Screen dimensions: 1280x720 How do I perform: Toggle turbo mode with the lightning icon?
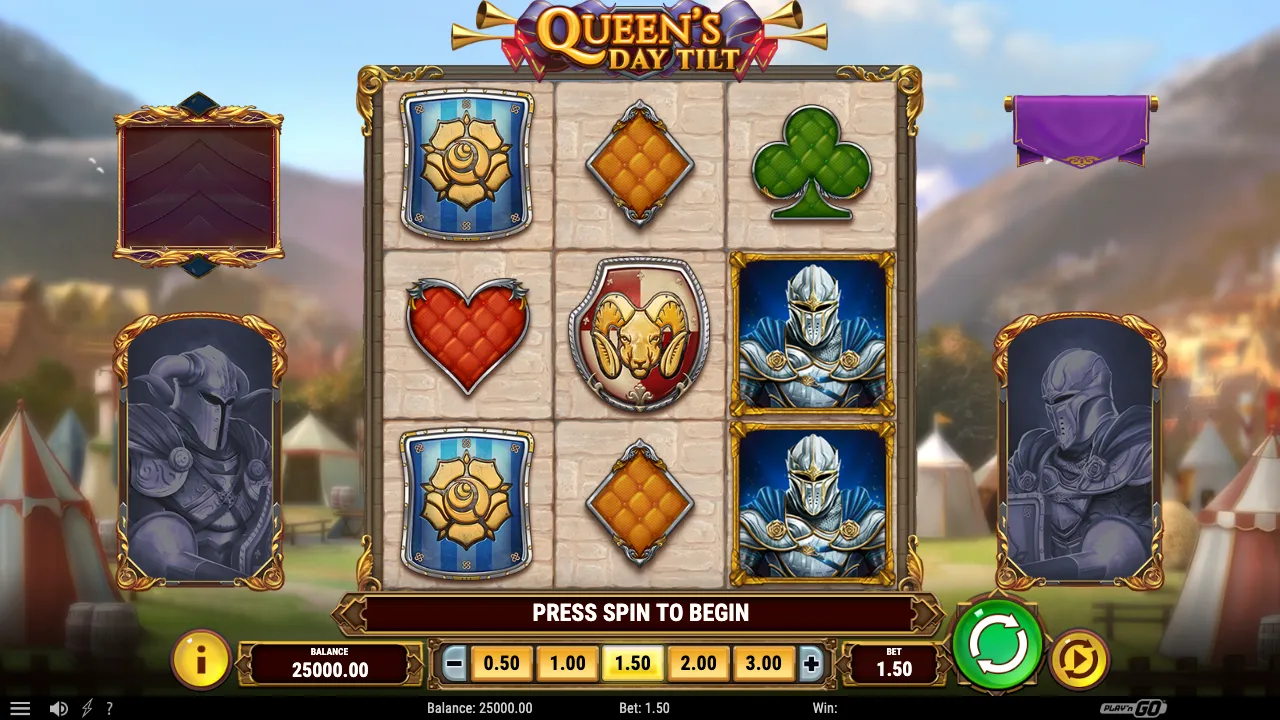[85, 708]
